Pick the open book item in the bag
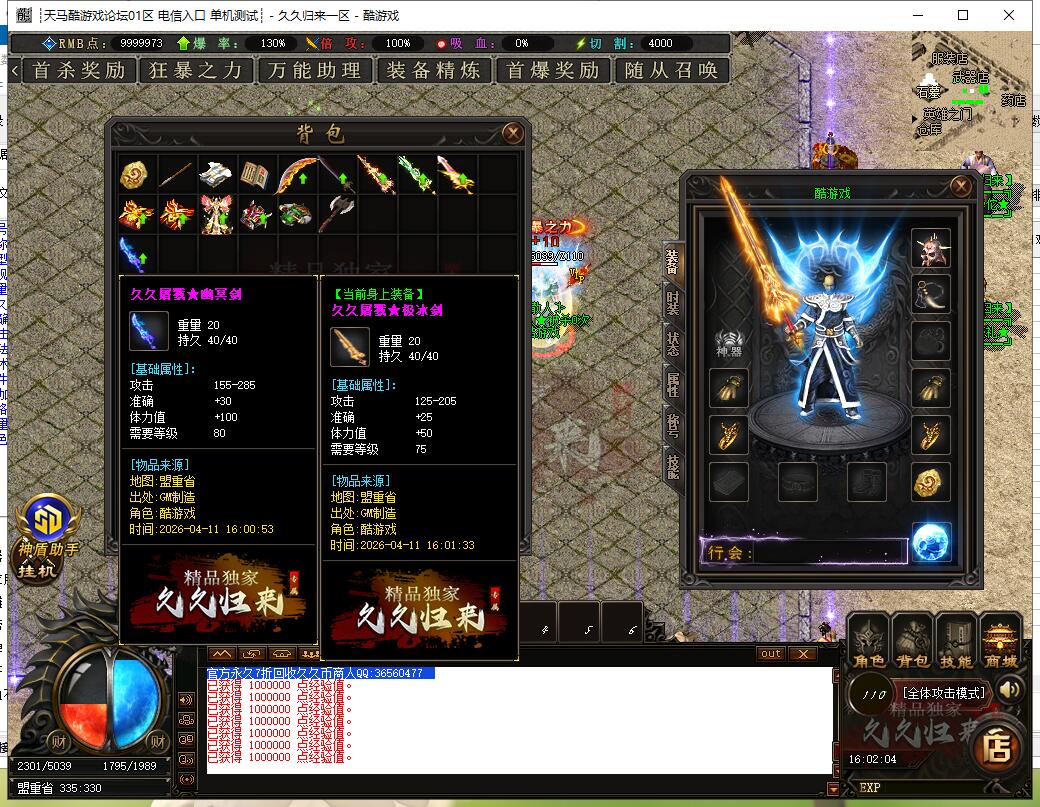Screen dimensions: 1040x807 coord(255,174)
